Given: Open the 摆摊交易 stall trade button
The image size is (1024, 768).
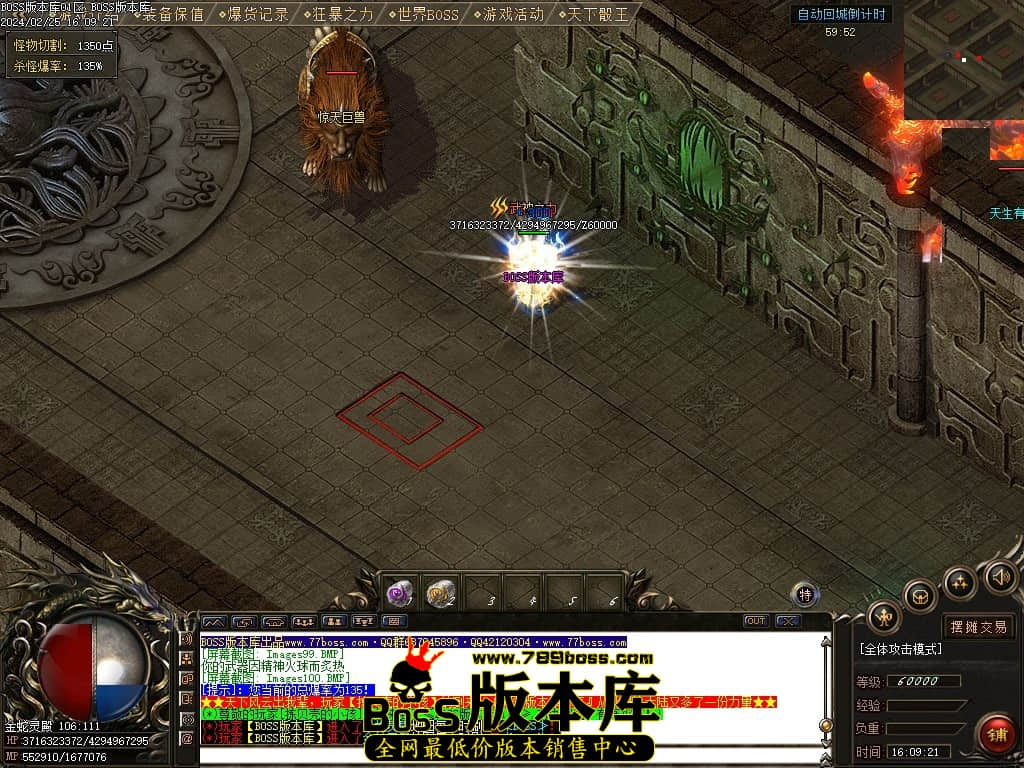Looking at the screenshot, I should (979, 627).
